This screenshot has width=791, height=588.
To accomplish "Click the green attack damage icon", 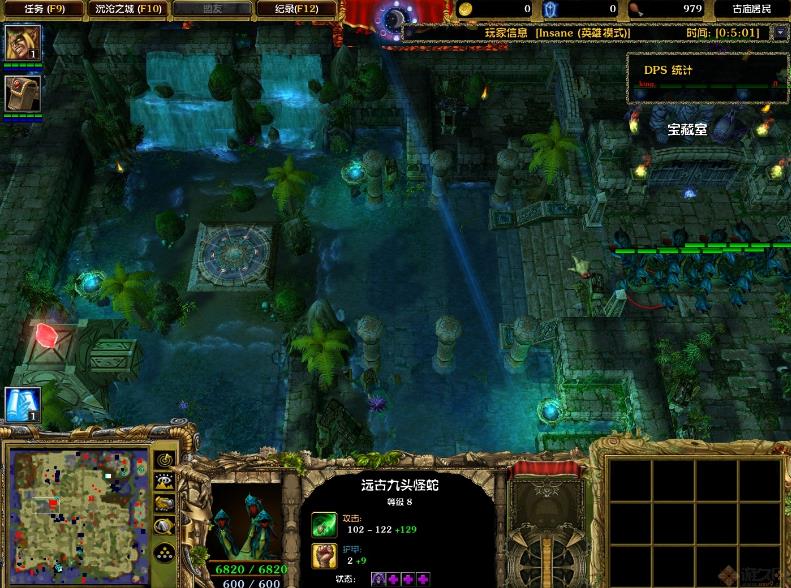I will point(324,524).
